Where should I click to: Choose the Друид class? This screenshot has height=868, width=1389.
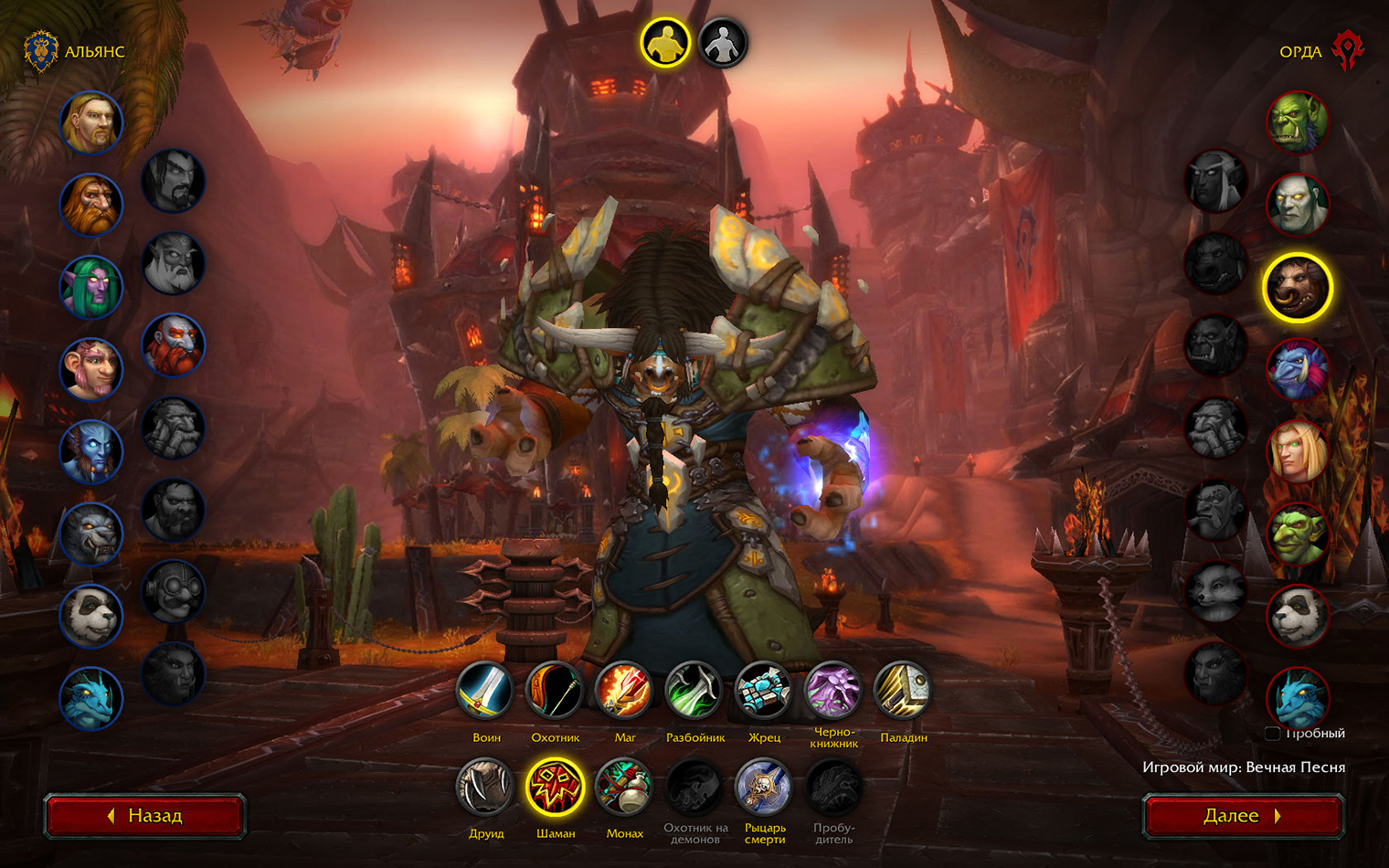coord(486,788)
